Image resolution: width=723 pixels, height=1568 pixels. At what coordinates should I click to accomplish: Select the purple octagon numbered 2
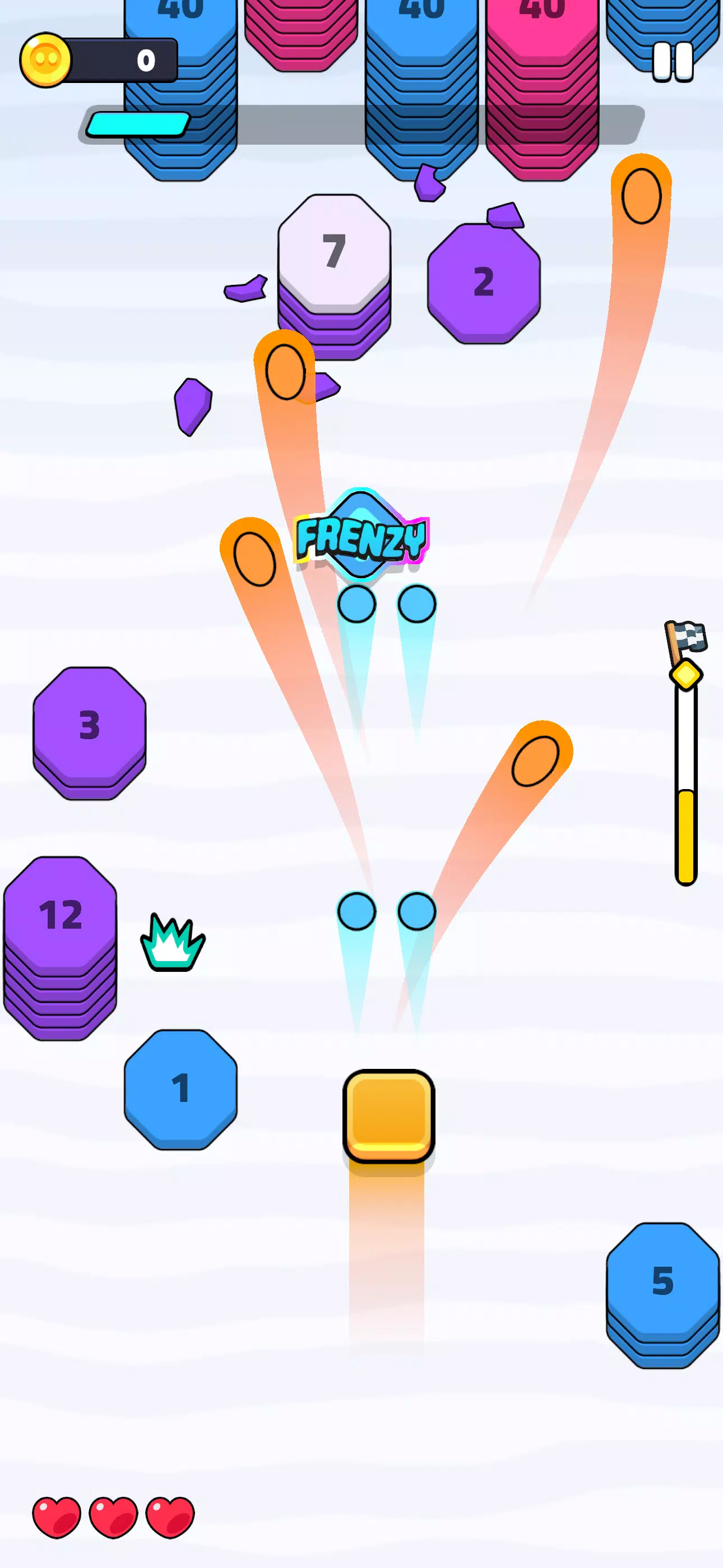(x=484, y=280)
